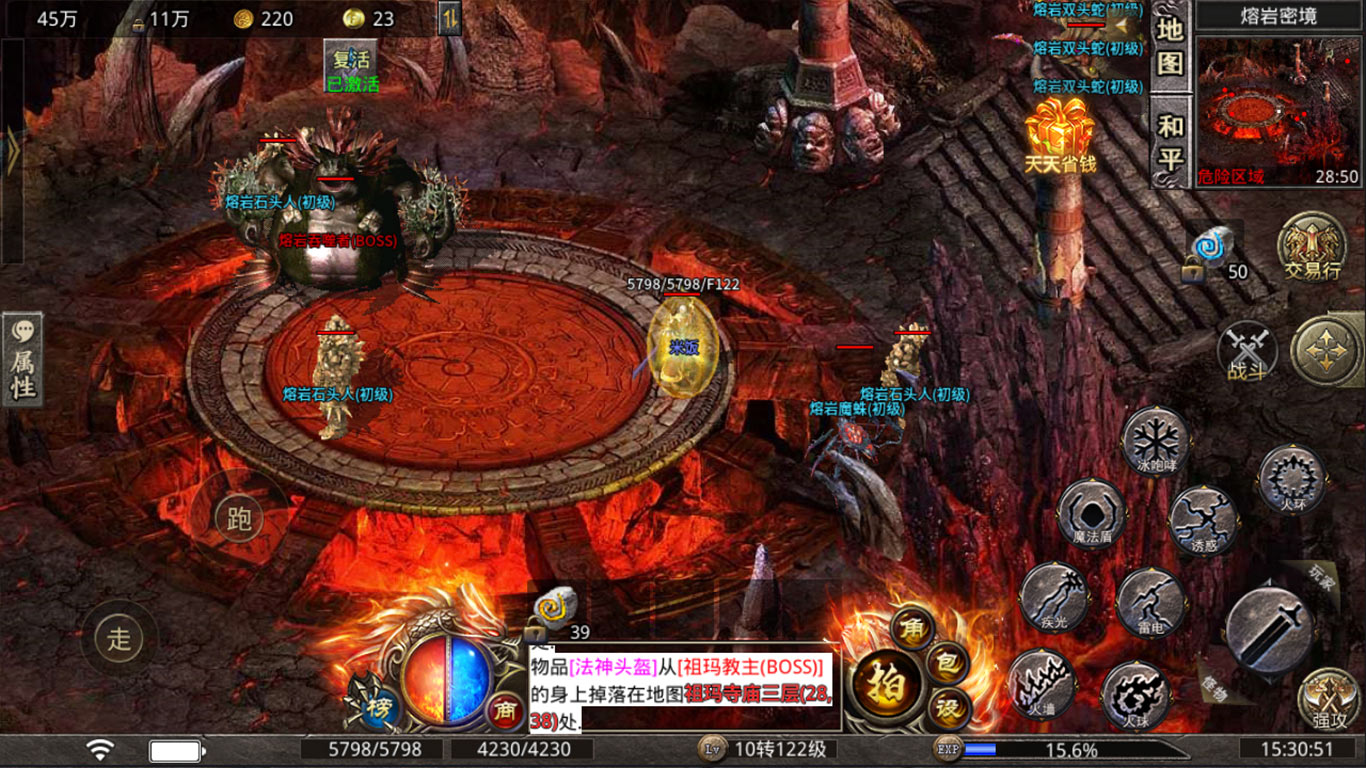
Task: Activate the 疾光 skill
Action: [x=1053, y=597]
